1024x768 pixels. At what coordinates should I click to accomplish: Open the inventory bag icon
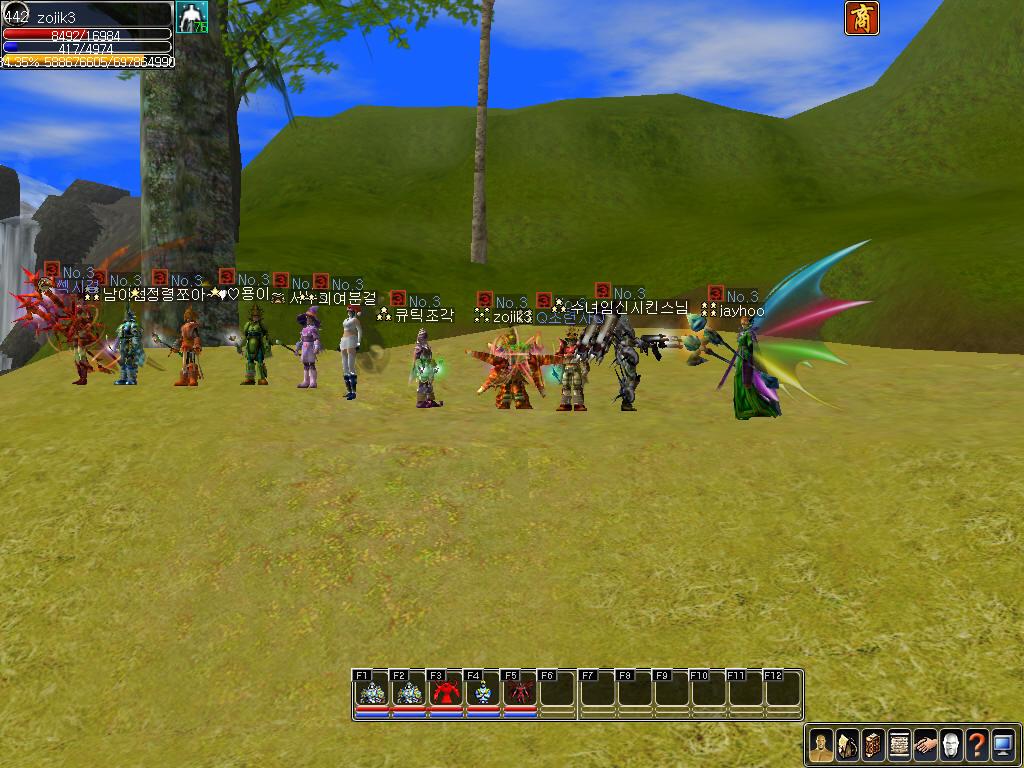847,745
